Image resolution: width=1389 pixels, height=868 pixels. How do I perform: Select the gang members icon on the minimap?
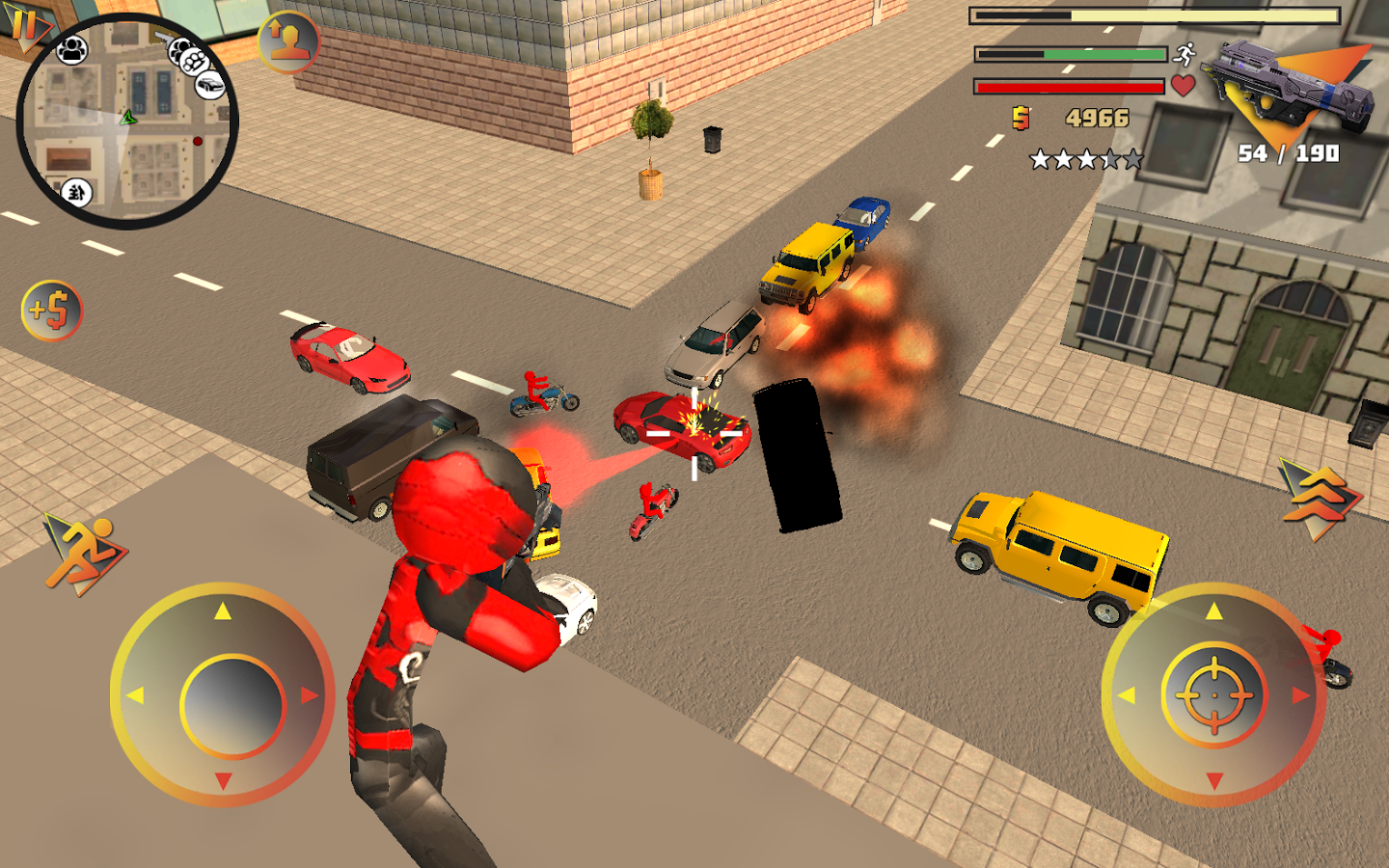70,50
